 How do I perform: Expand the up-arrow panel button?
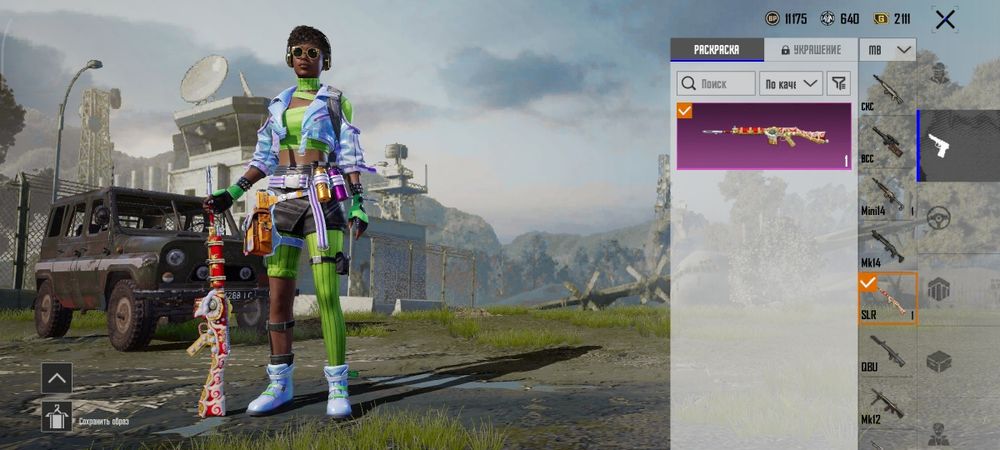click(x=56, y=378)
